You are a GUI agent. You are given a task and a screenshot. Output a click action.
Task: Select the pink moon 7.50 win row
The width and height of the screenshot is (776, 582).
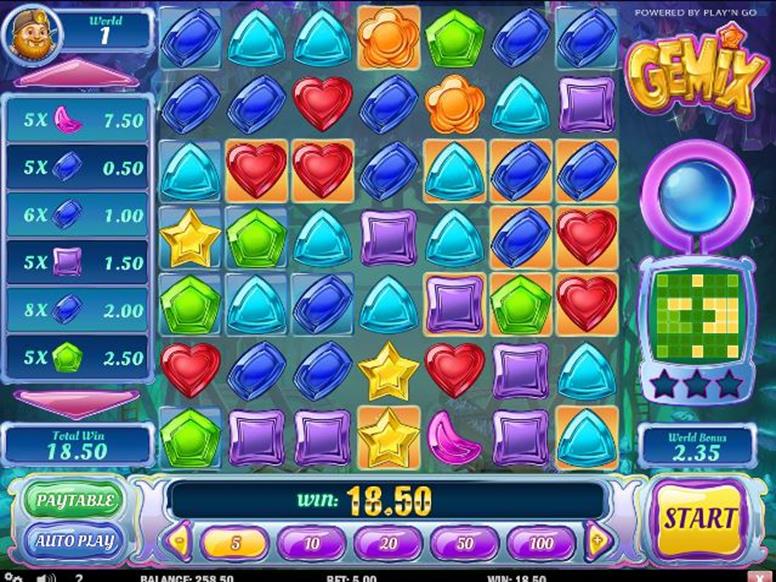[80, 120]
